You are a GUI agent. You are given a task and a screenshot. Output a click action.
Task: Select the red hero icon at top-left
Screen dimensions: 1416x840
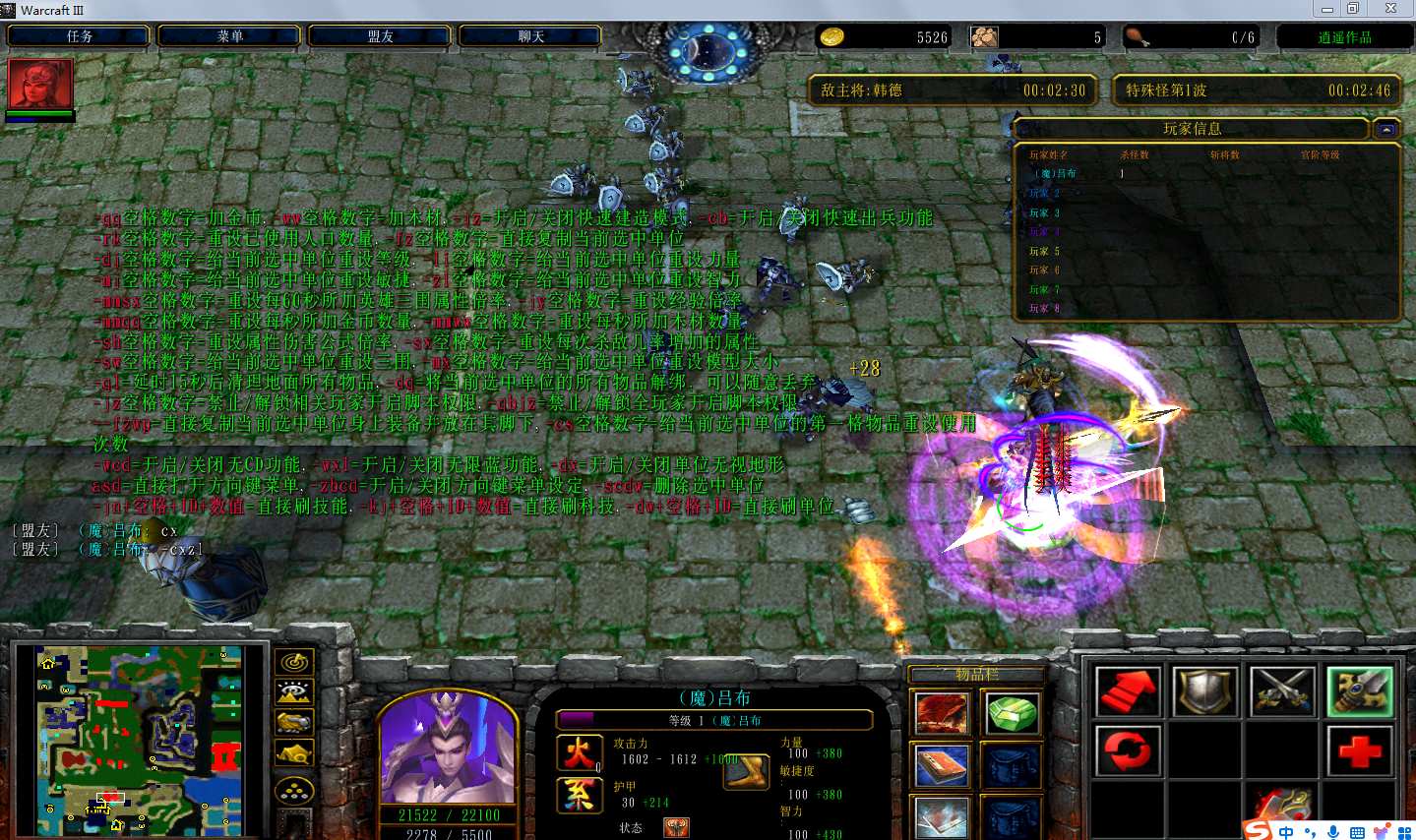click(40, 85)
